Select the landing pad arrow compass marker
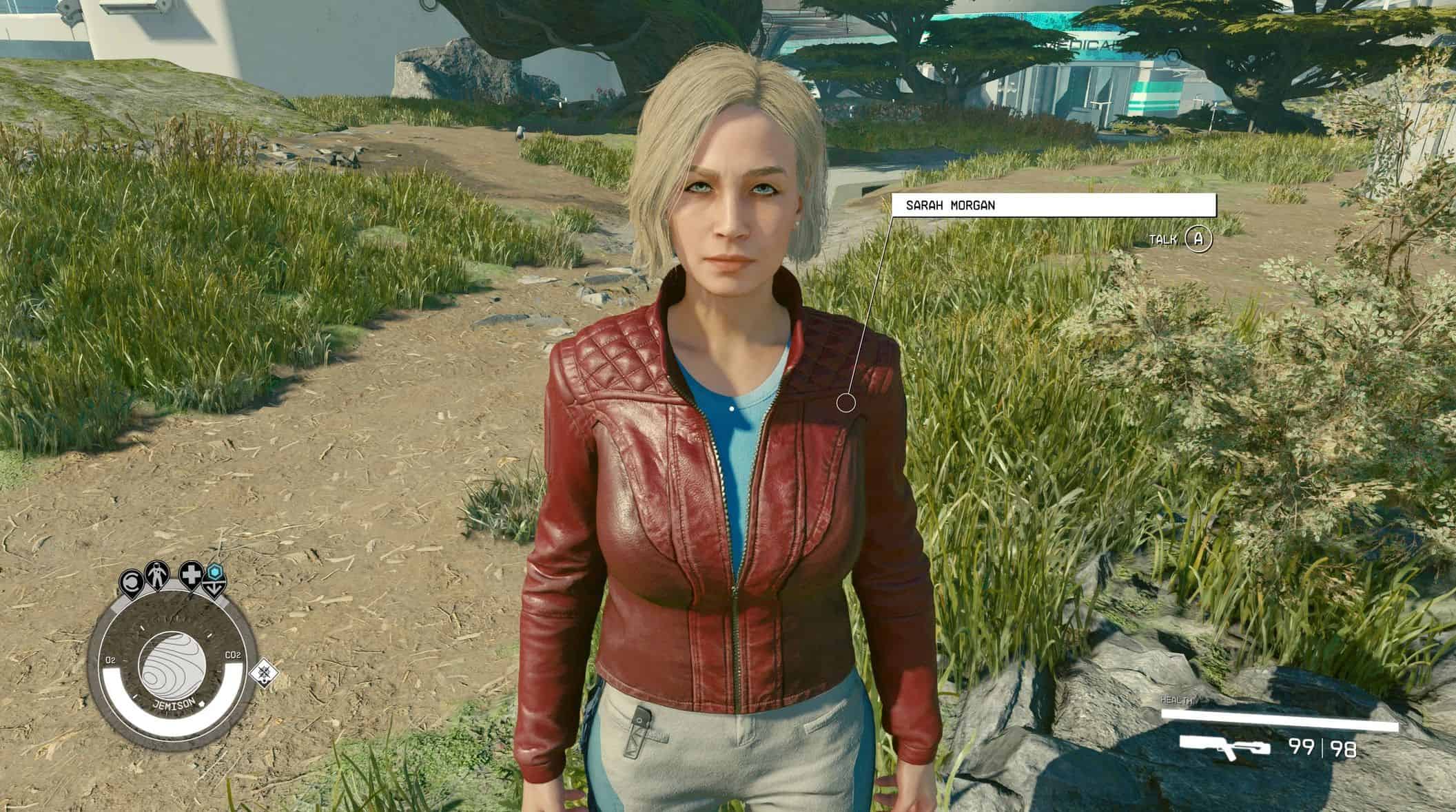The image size is (1456, 812). coord(216,590)
